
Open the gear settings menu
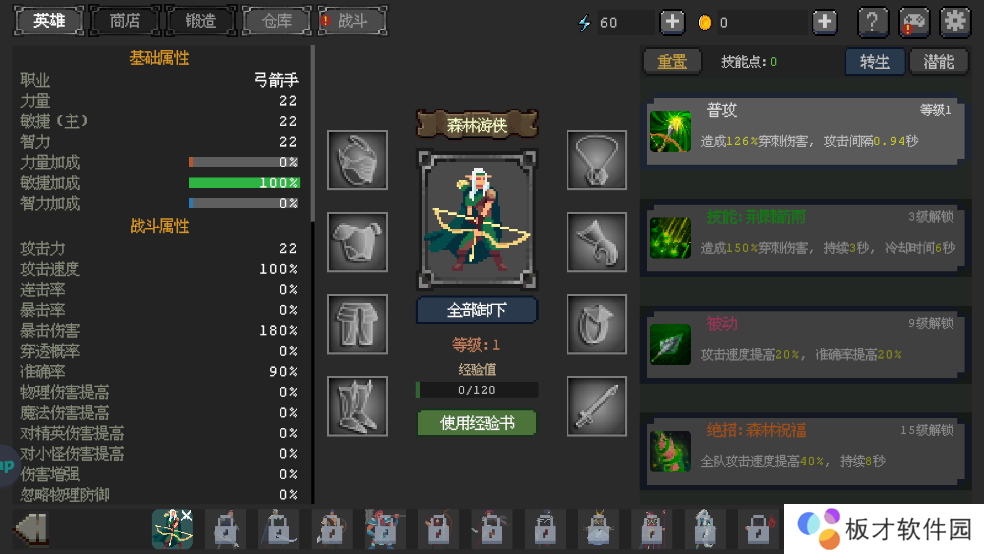tap(956, 22)
